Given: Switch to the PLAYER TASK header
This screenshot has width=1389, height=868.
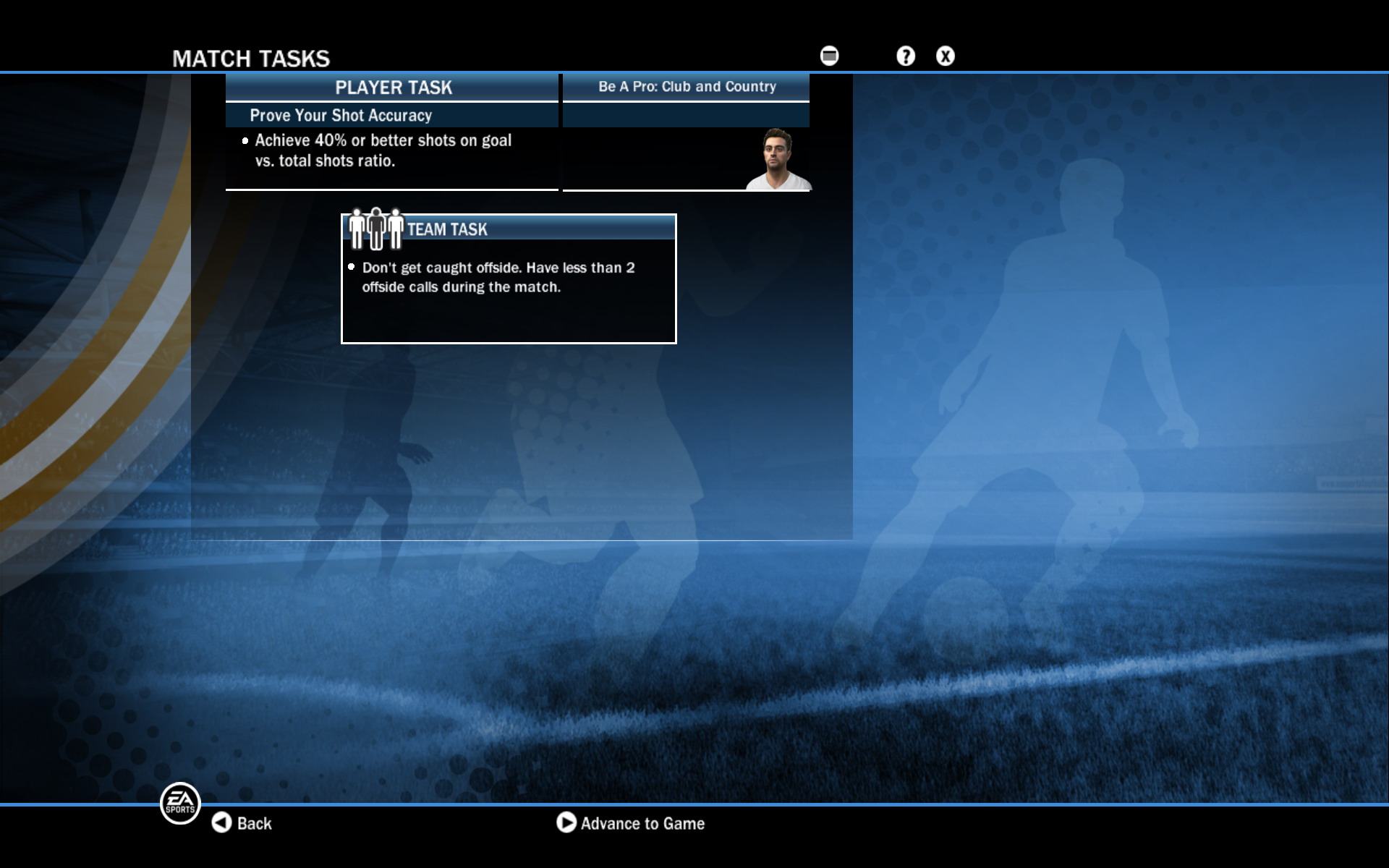Looking at the screenshot, I should pos(393,88).
